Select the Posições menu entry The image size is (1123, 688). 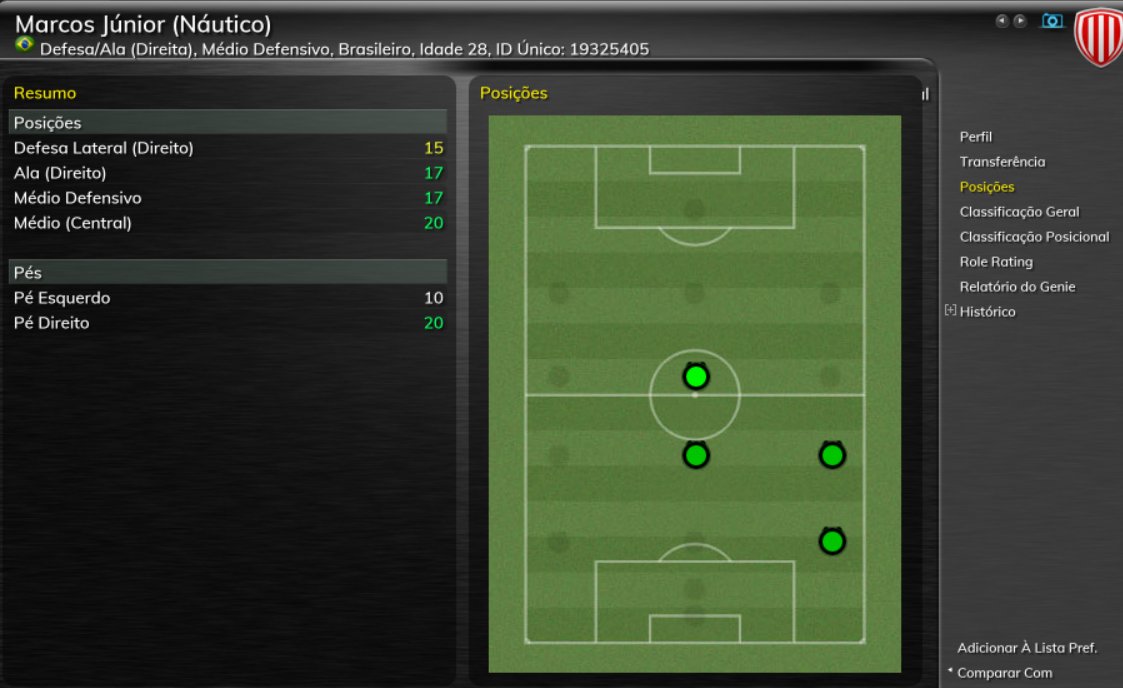coord(986,187)
